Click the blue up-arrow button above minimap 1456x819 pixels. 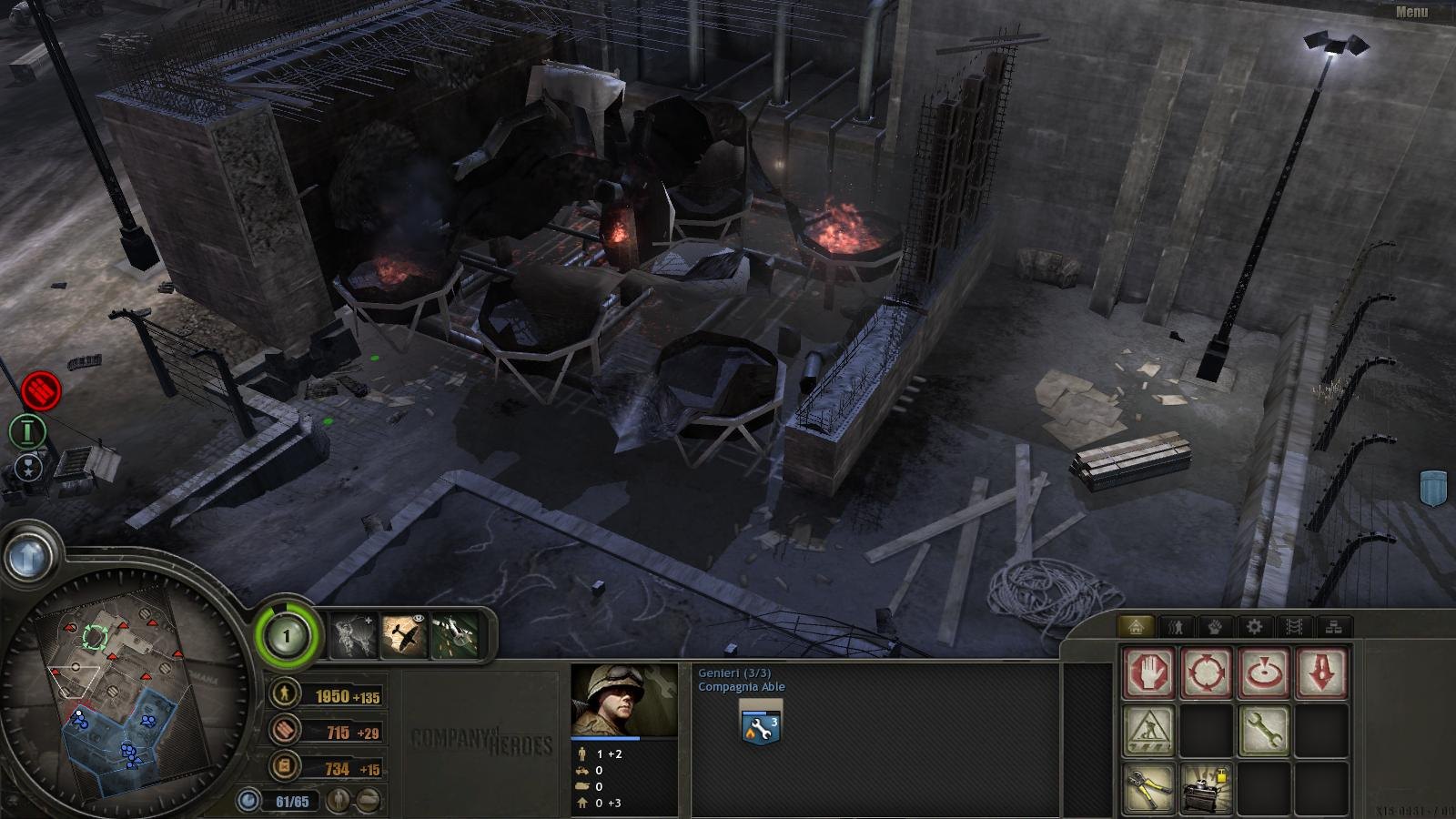coord(27,554)
